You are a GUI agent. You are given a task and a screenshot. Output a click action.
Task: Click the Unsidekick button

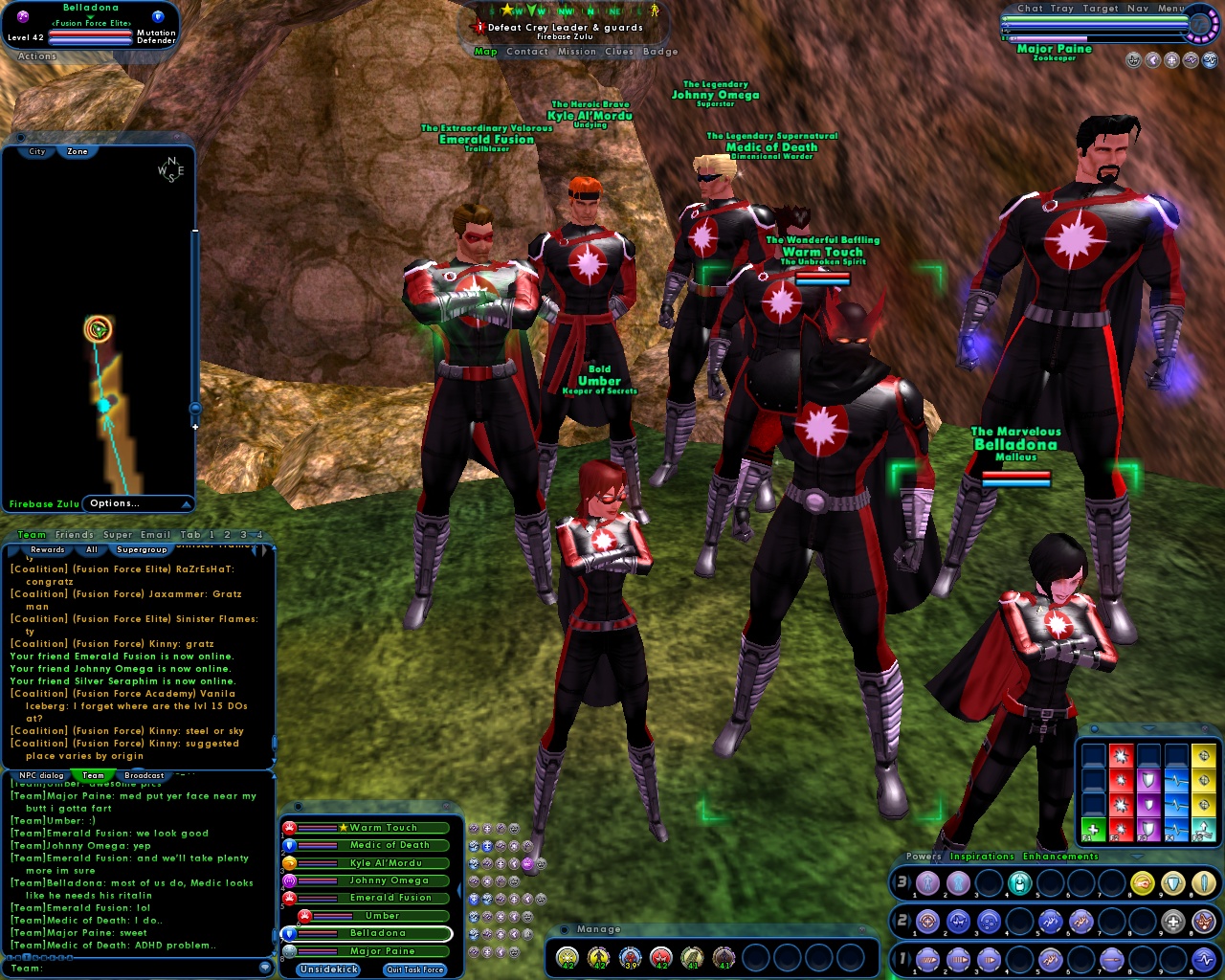pos(328,969)
